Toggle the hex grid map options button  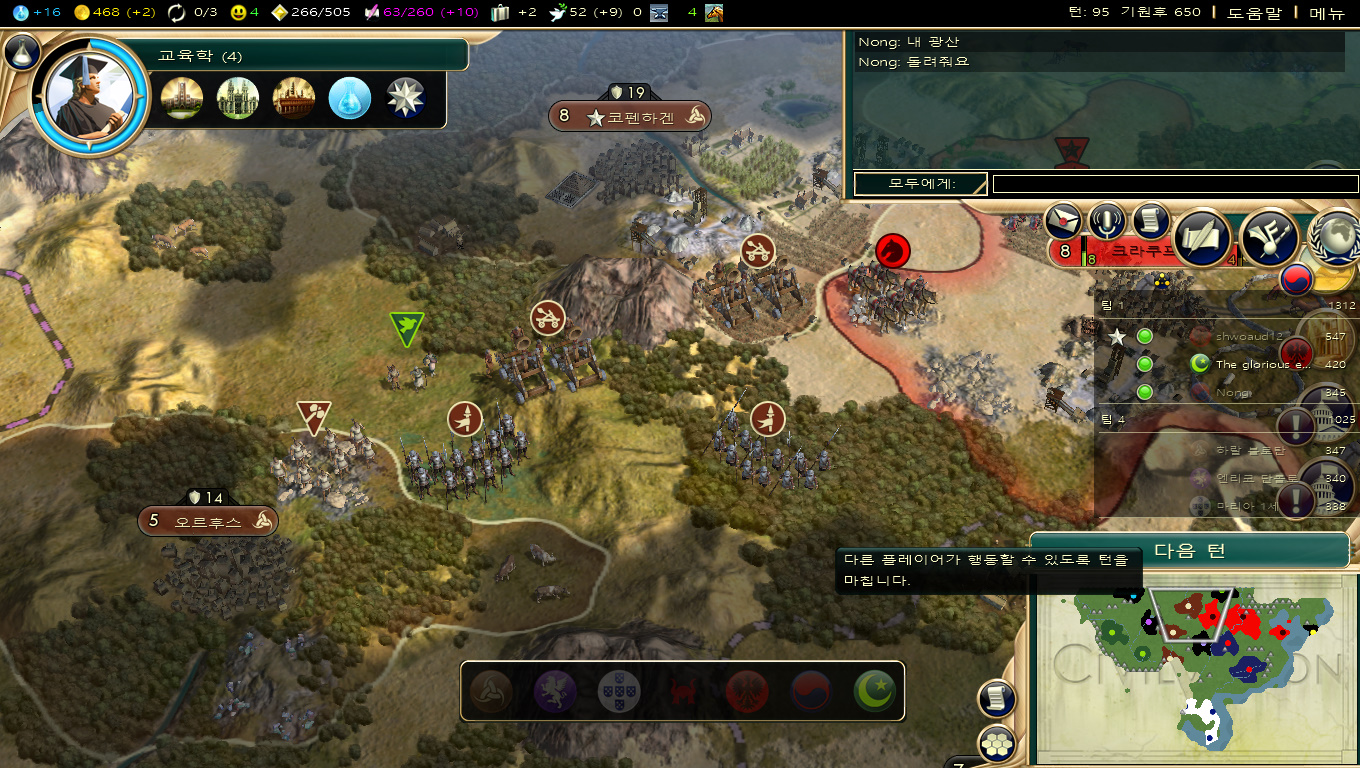[997, 743]
